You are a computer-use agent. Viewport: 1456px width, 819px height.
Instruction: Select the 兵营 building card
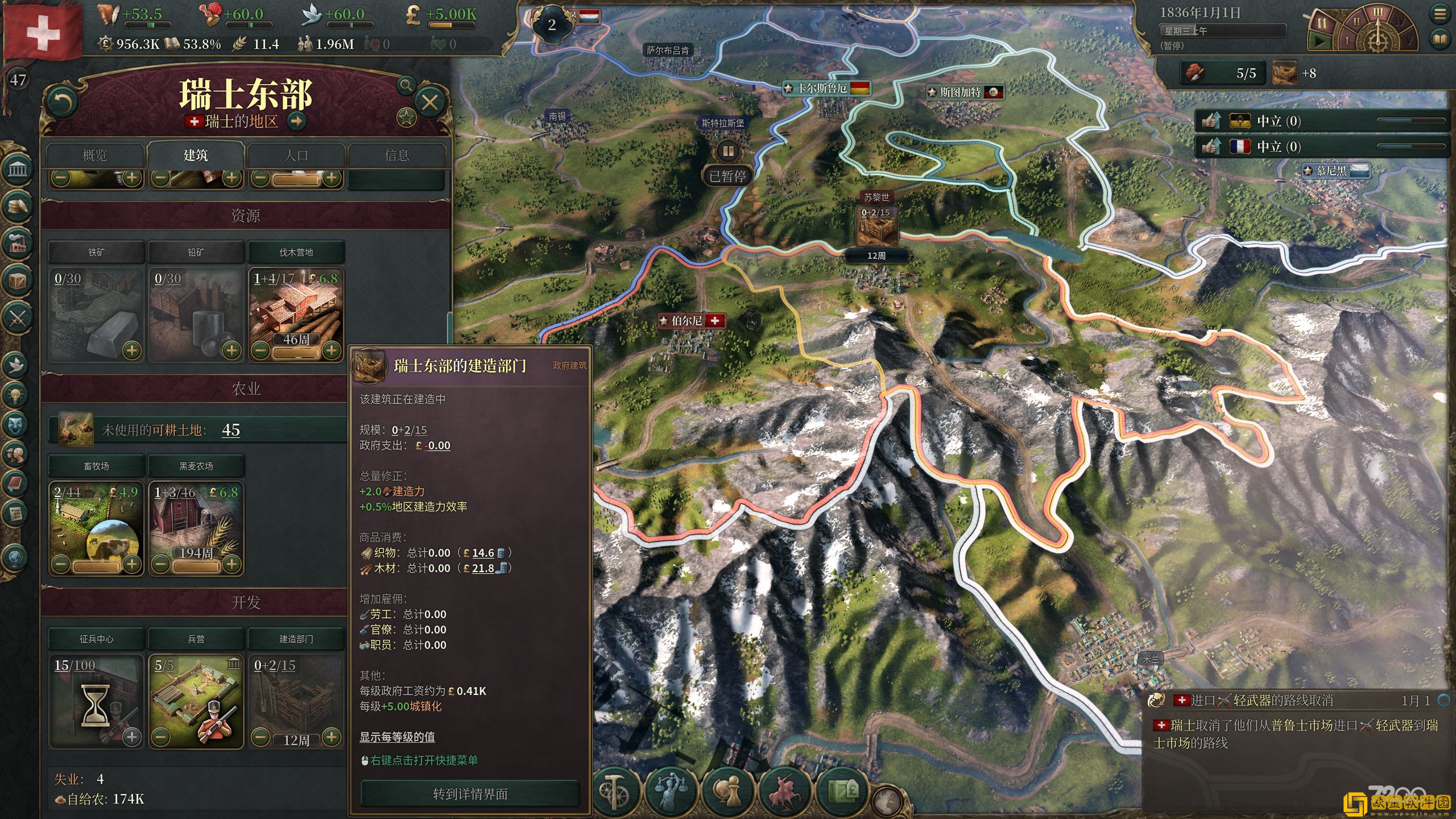click(196, 700)
